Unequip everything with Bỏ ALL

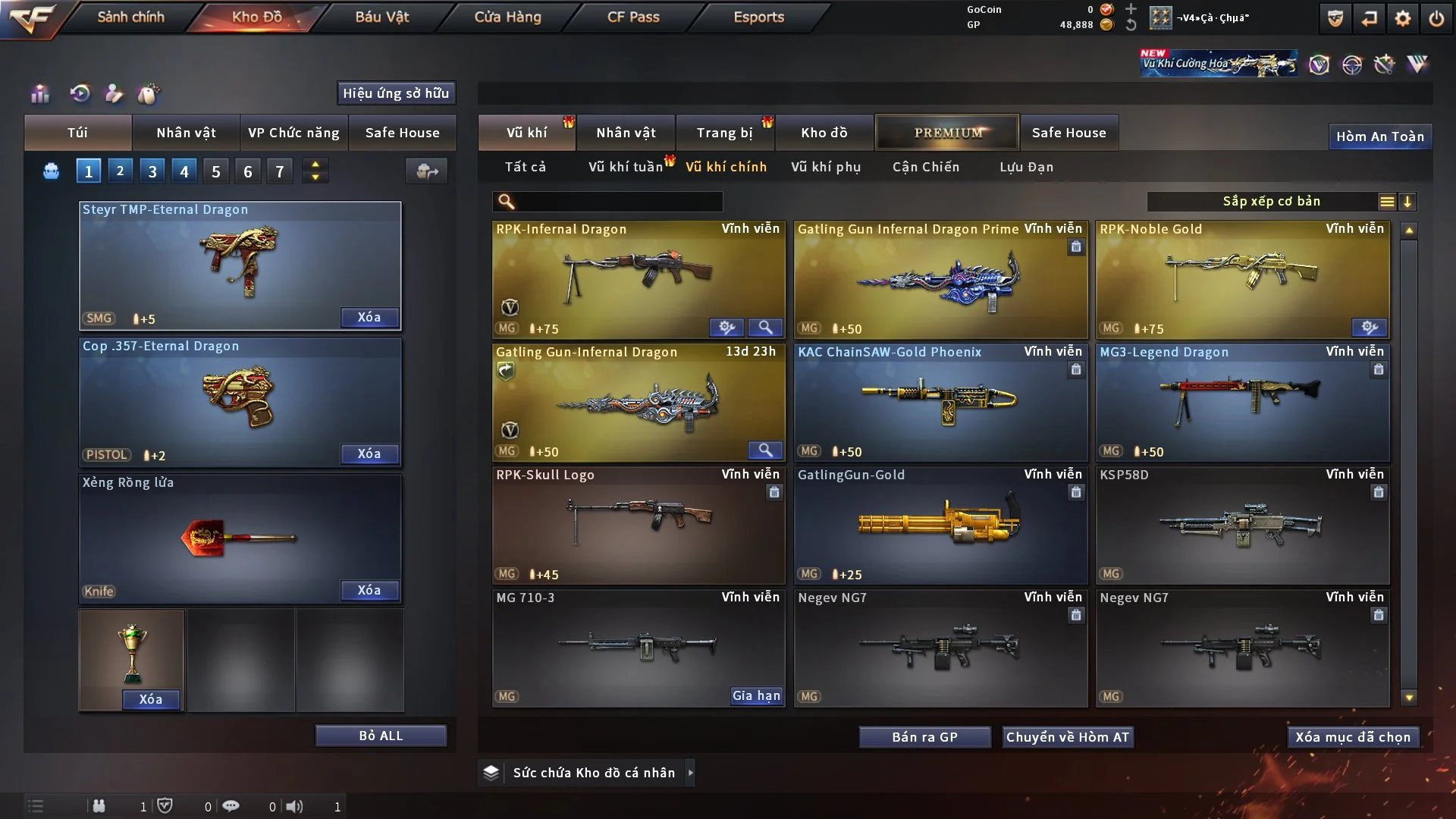(x=381, y=736)
